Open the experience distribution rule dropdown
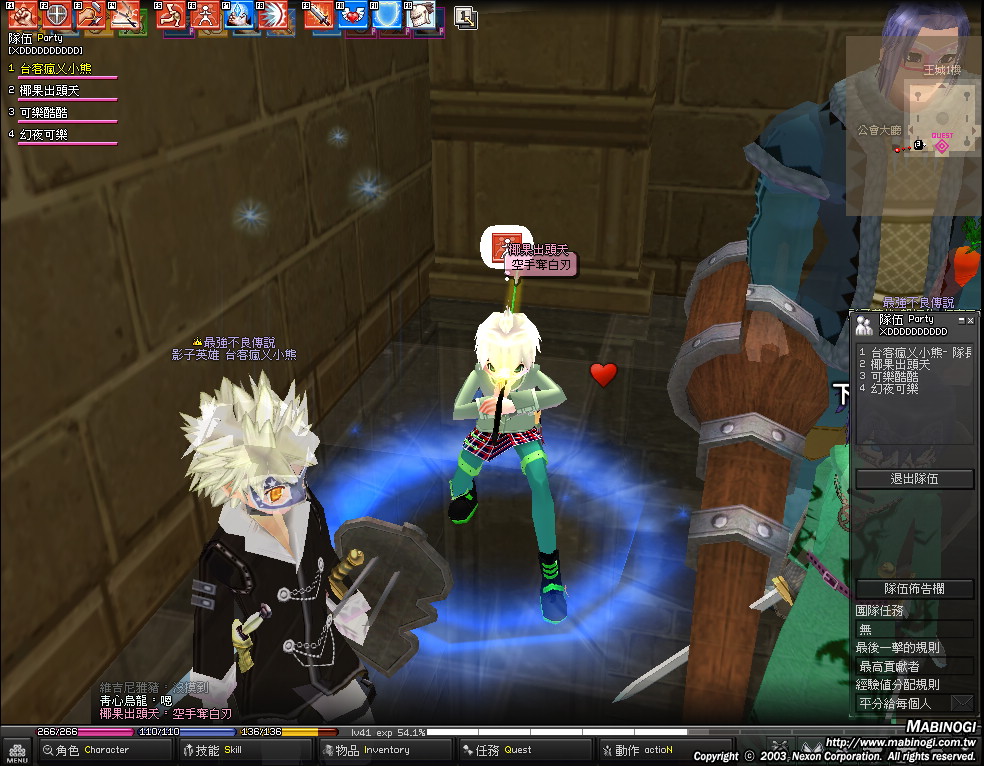This screenshot has width=984, height=766. pos(961,703)
